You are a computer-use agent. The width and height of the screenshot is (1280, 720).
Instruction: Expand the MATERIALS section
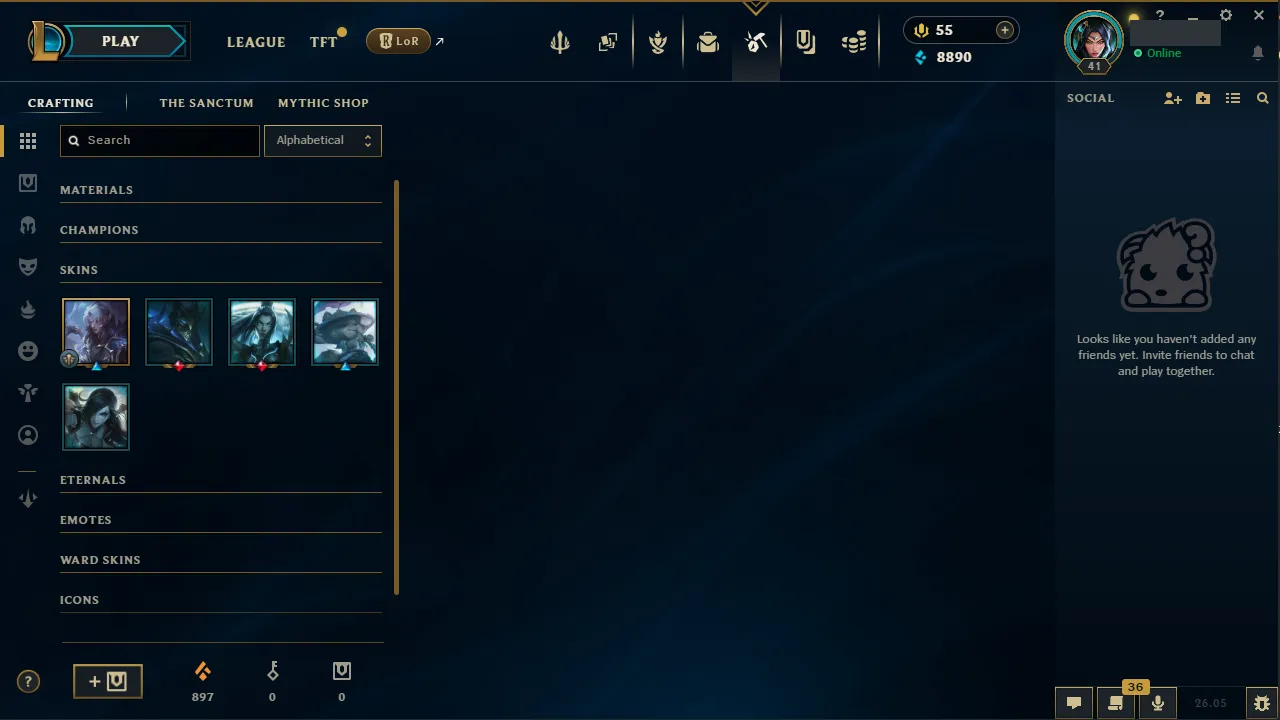(x=97, y=189)
